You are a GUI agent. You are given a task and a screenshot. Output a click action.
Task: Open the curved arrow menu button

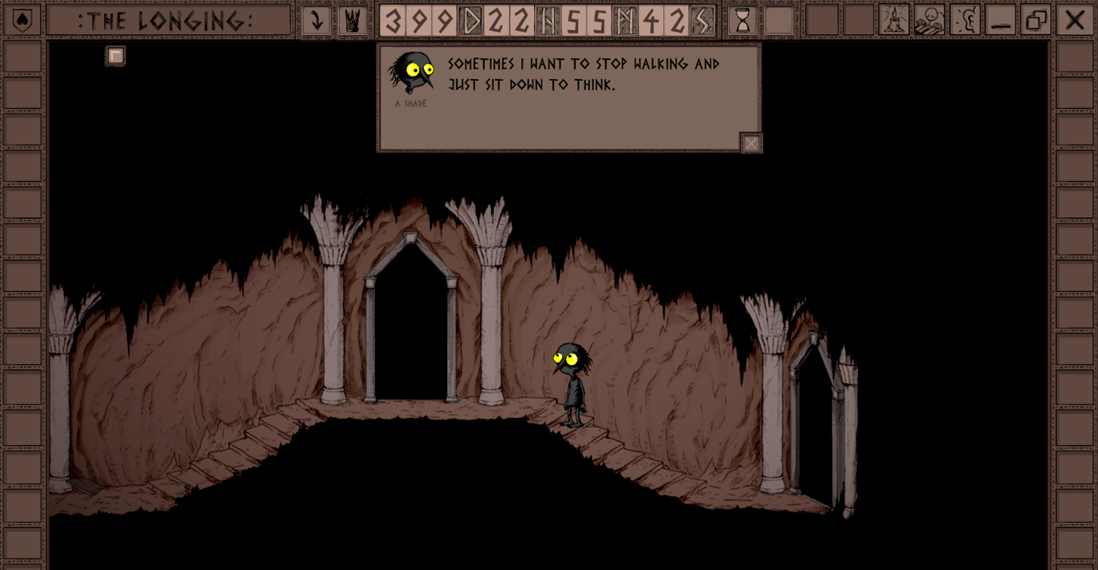coord(316,20)
